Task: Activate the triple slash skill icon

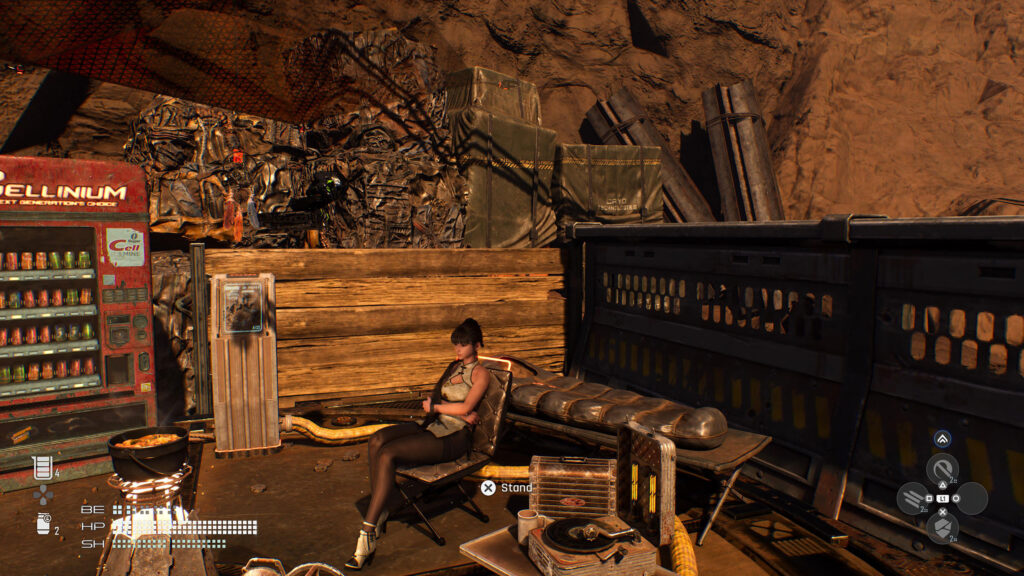Action: [x=913, y=497]
